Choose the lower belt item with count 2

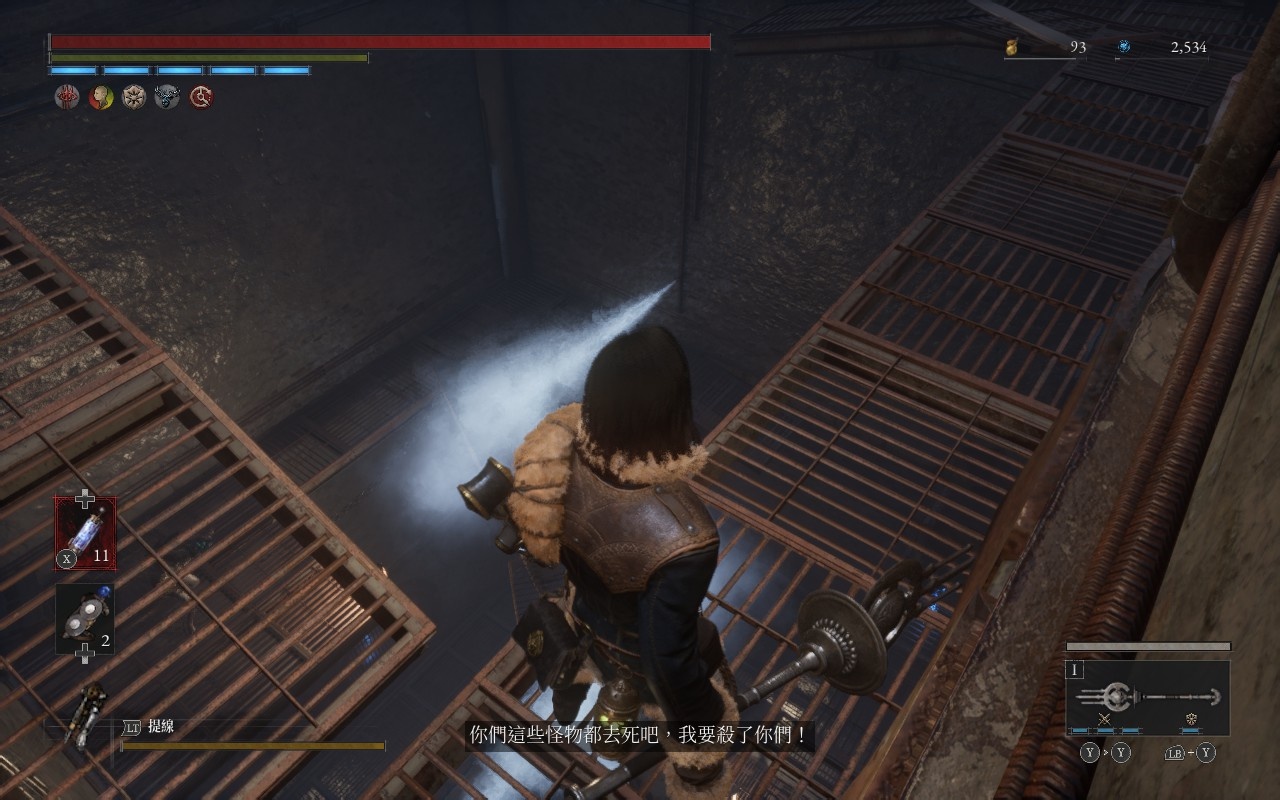point(85,618)
